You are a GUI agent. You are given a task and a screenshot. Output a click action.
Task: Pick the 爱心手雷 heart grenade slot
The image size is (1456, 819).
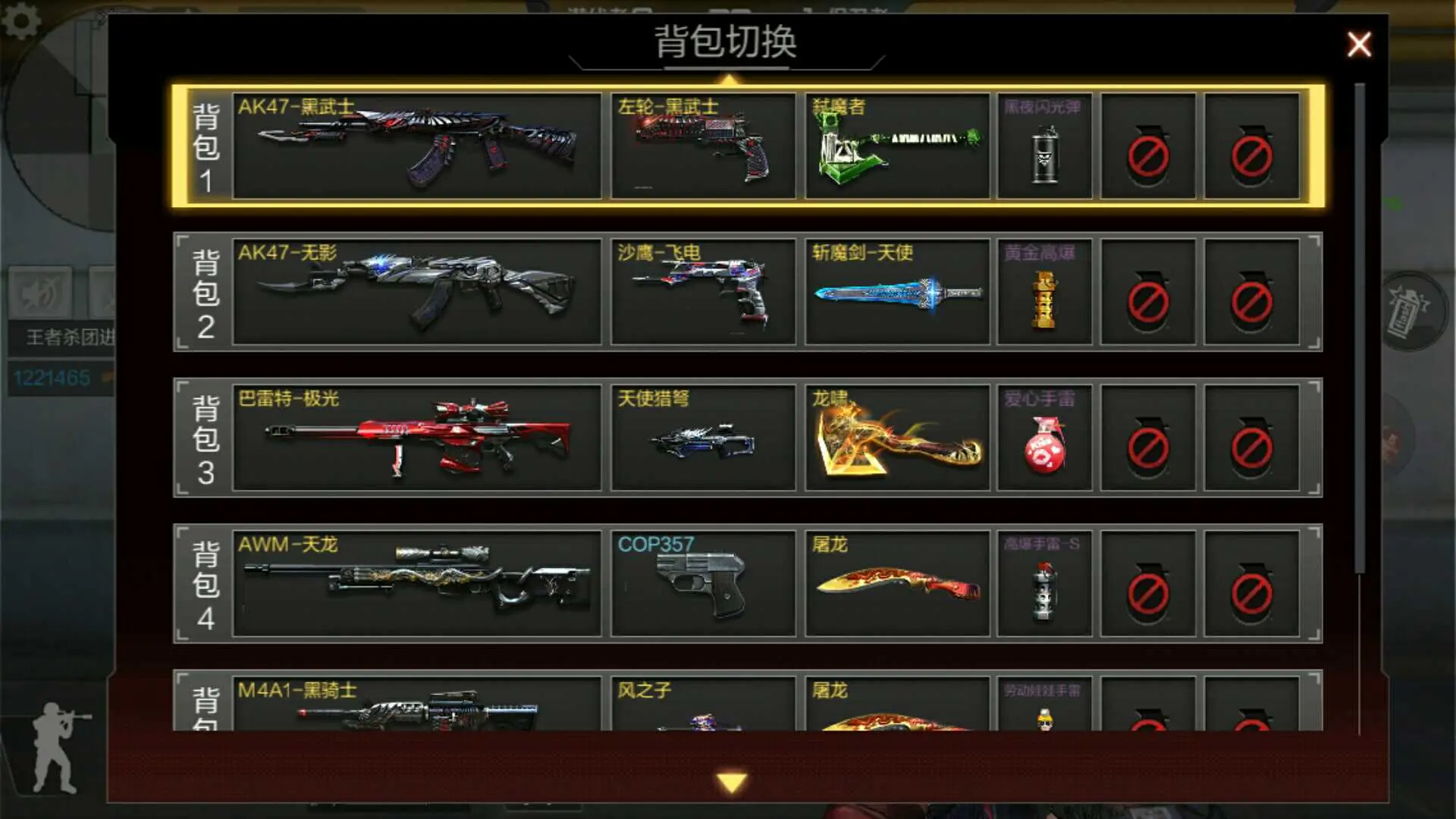pyautogui.click(x=1044, y=438)
